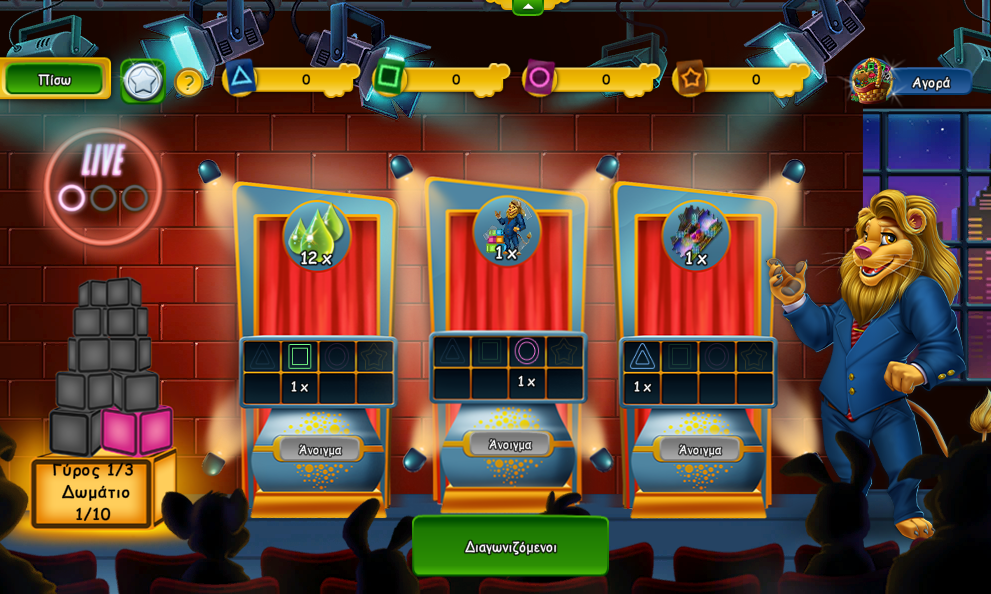The width and height of the screenshot is (991, 594).
Task: Open the green droplets prize curtain
Action: click(x=319, y=450)
